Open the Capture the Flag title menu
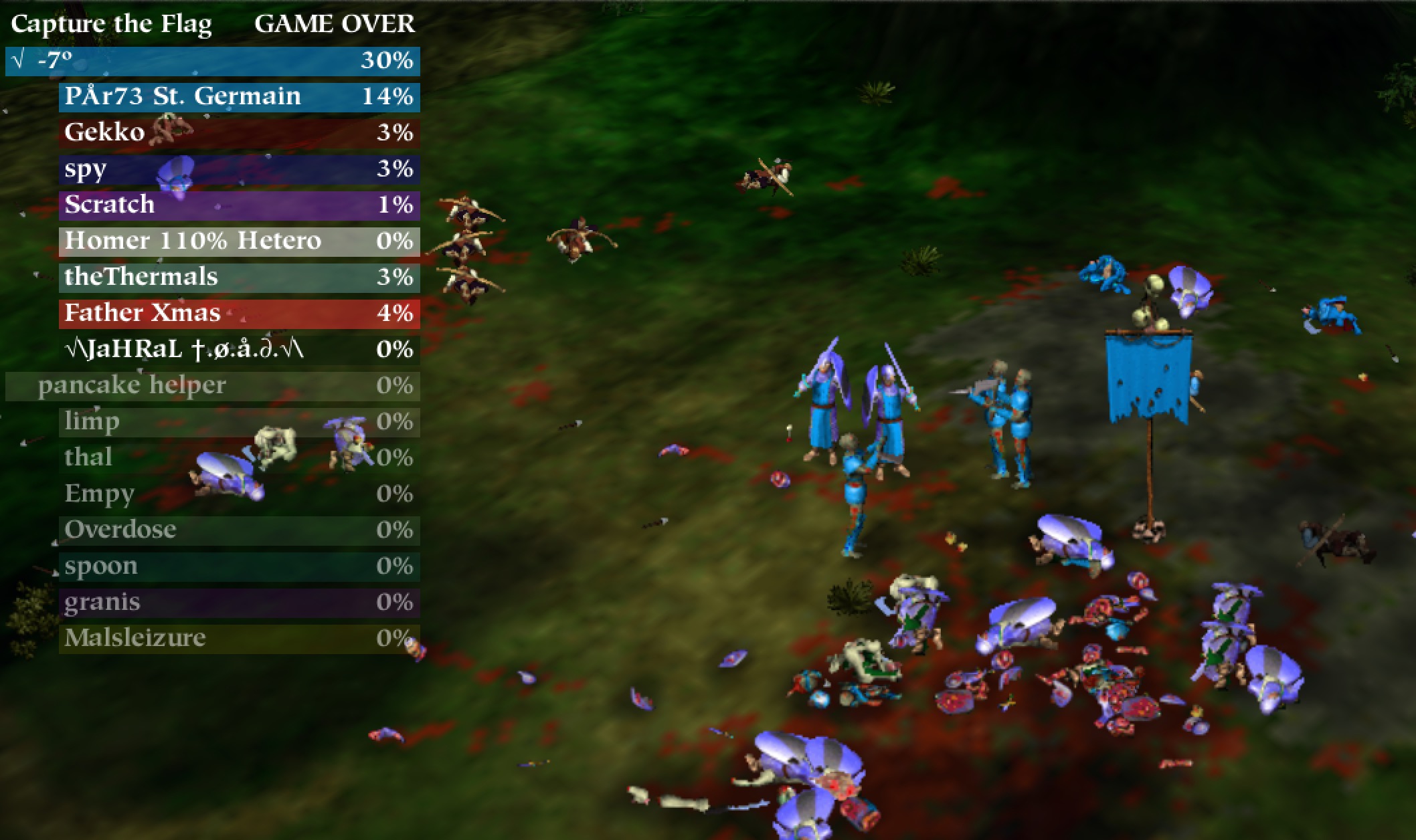The image size is (1416, 840). click(x=110, y=24)
